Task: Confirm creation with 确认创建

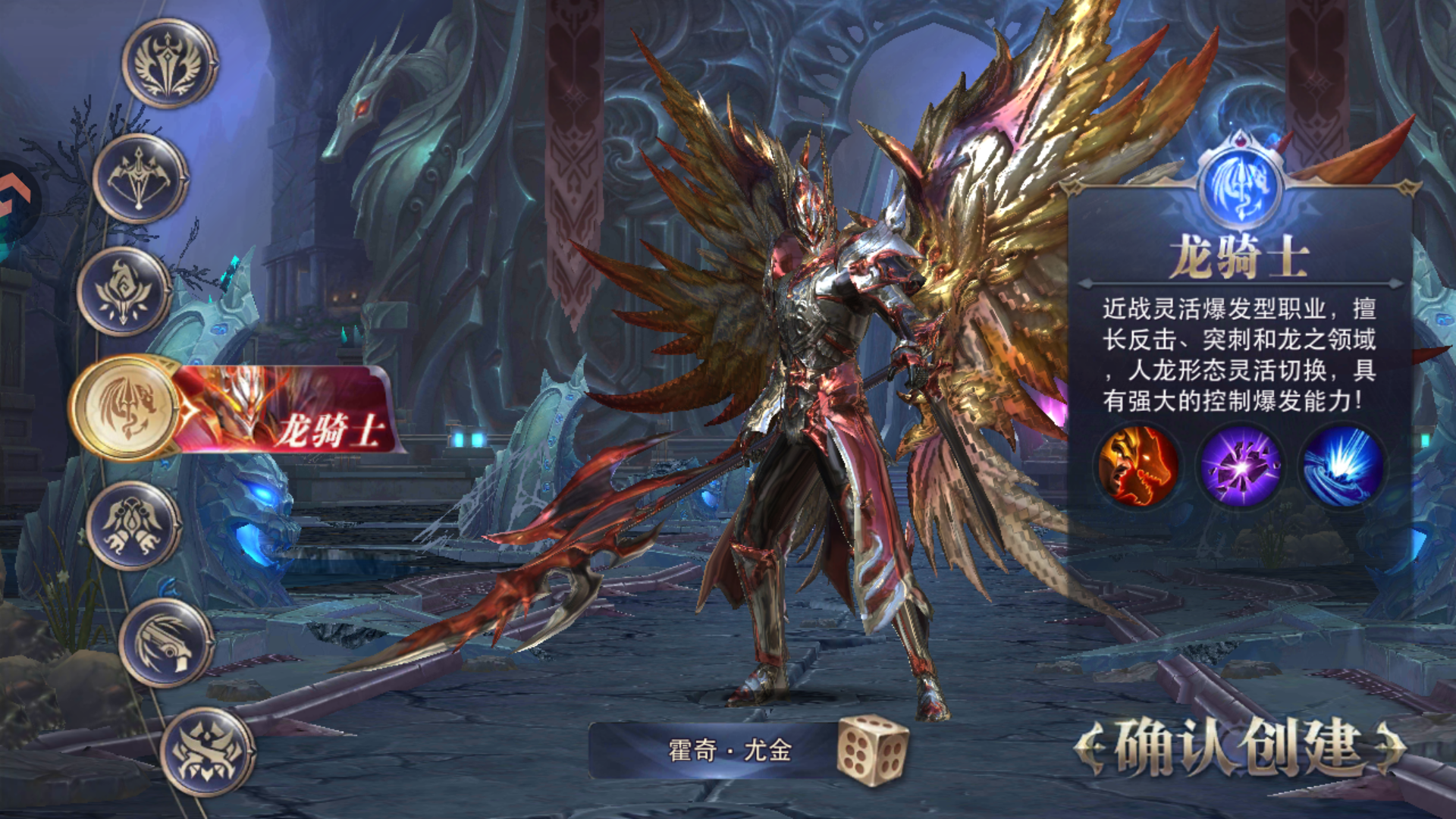Action: tap(1239, 748)
